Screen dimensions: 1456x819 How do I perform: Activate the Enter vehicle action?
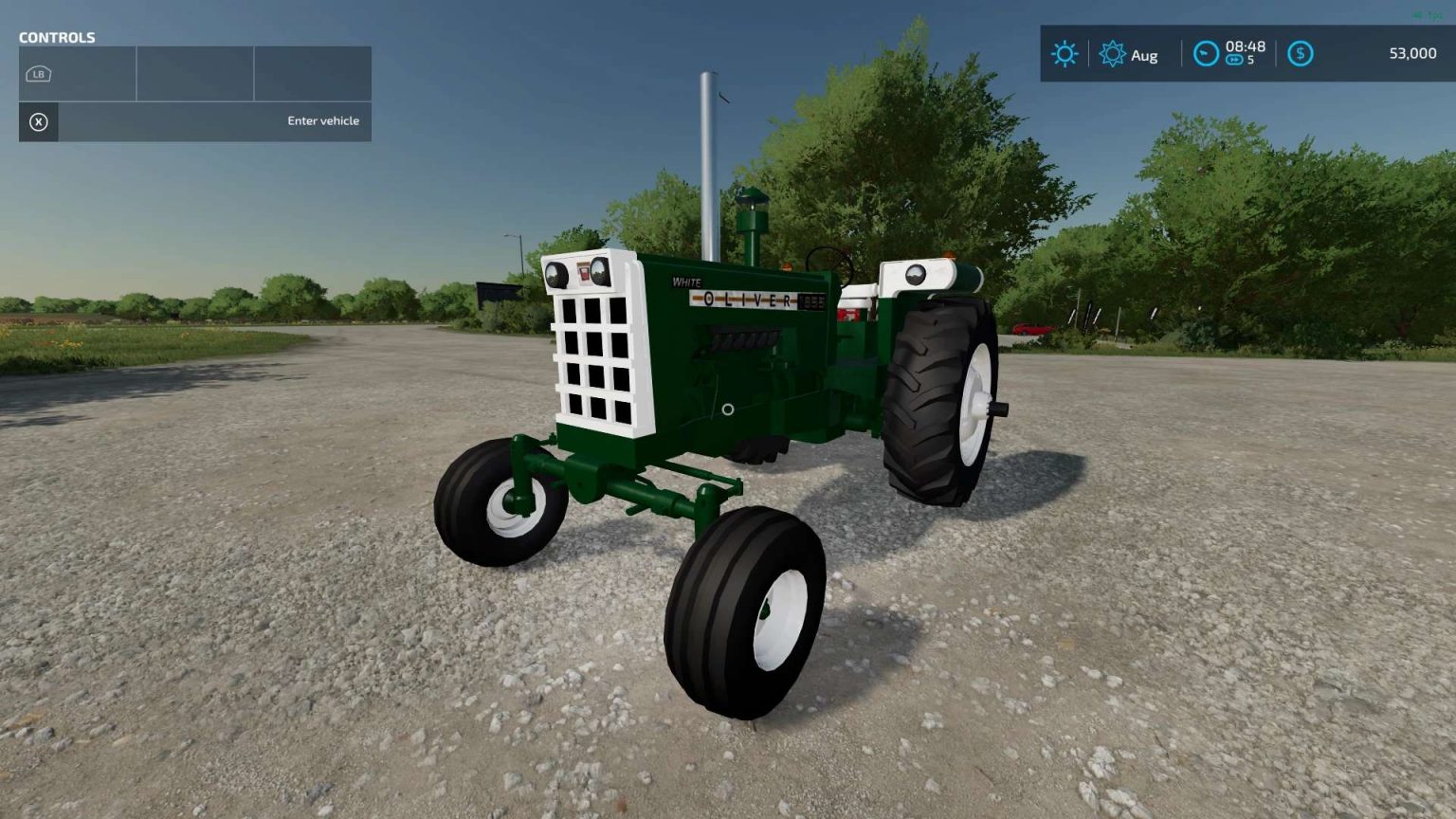point(322,120)
